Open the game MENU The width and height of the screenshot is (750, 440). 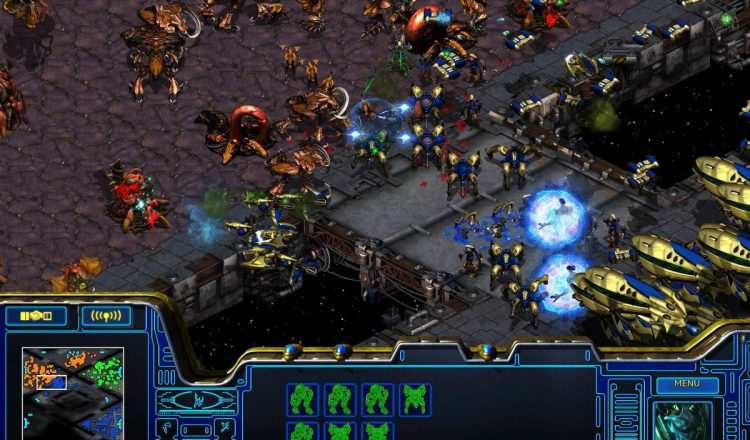[x=687, y=383]
